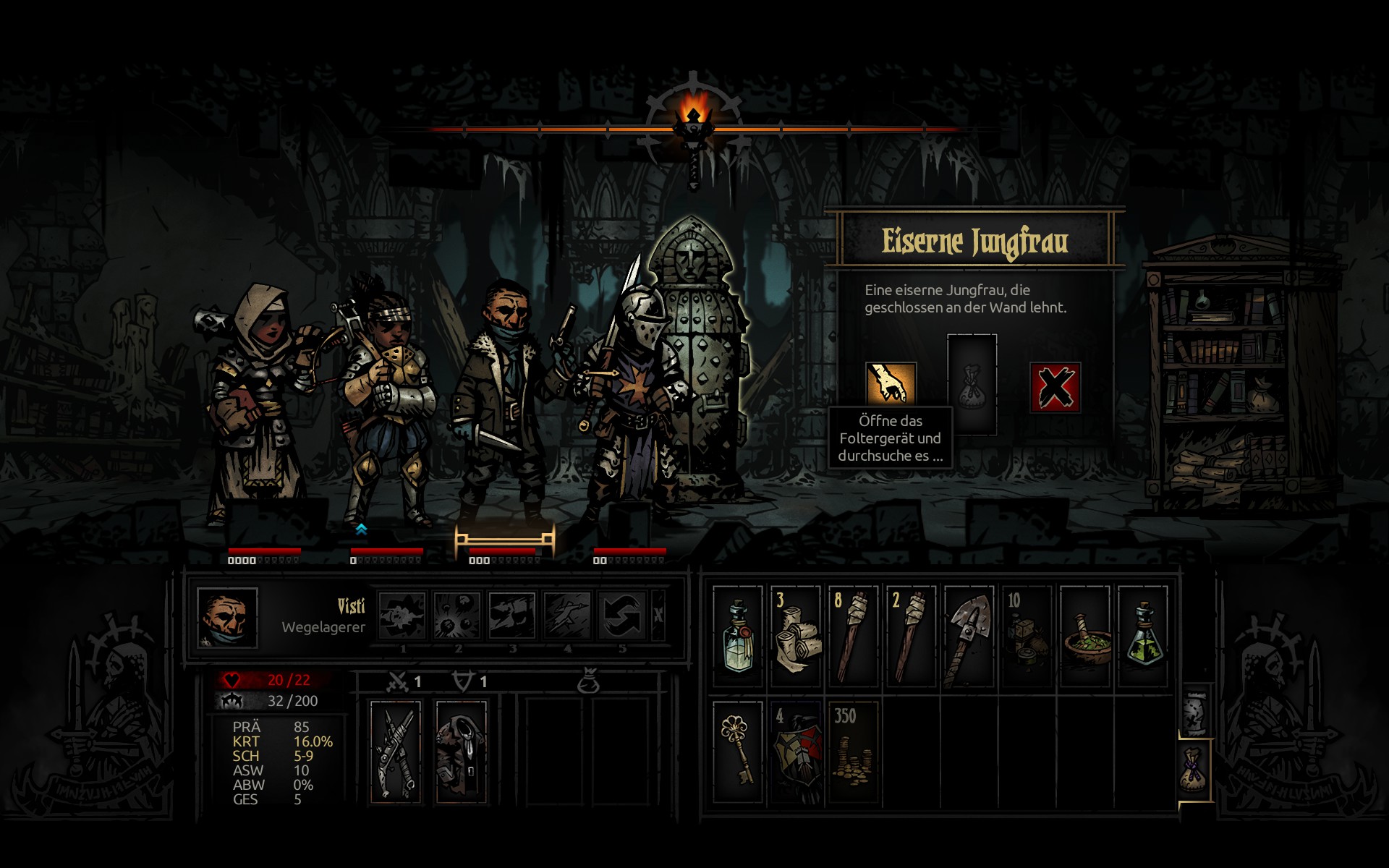Use the medicinal herbs bowl
Screen dimensions: 1389x868
(1085, 636)
